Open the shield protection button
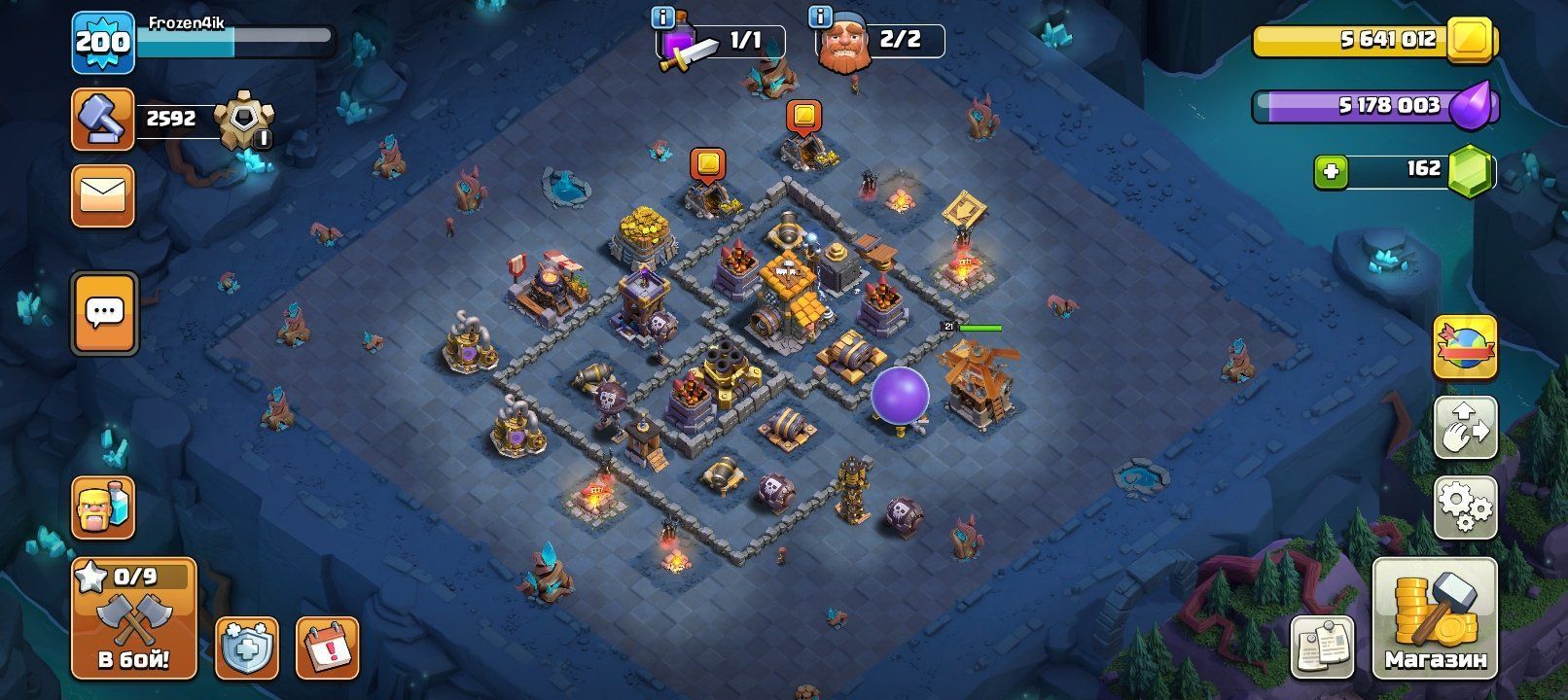1568x700 pixels. tap(246, 647)
